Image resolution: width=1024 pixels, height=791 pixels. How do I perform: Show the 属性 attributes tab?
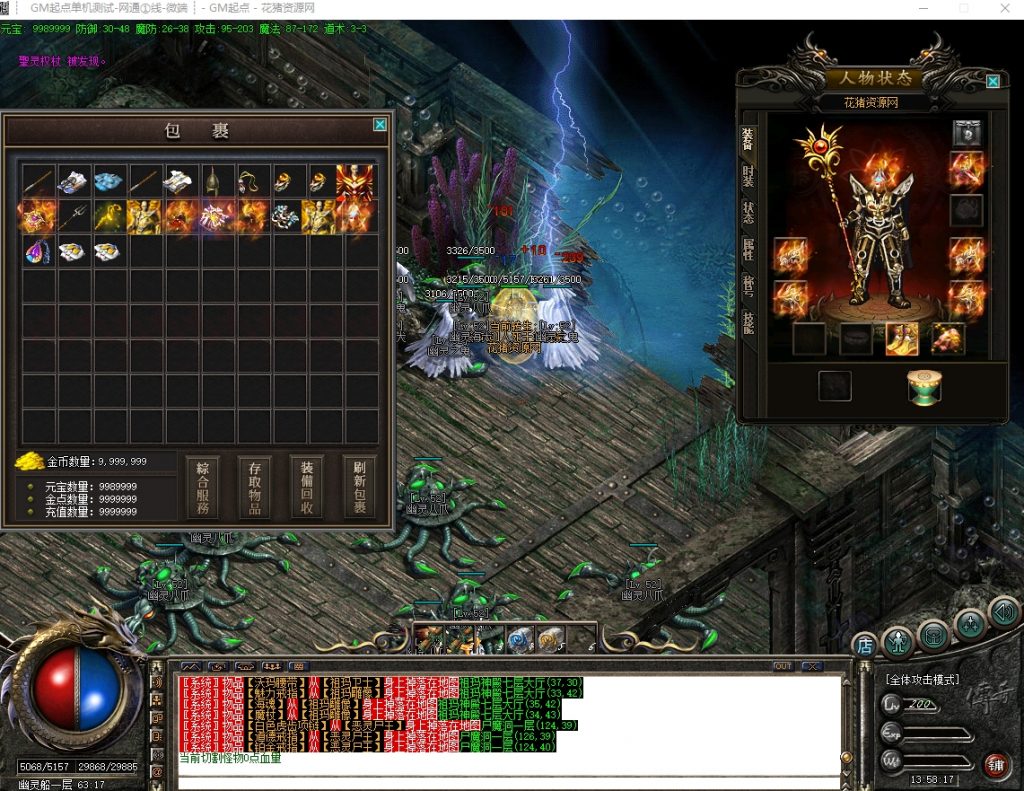click(747, 248)
